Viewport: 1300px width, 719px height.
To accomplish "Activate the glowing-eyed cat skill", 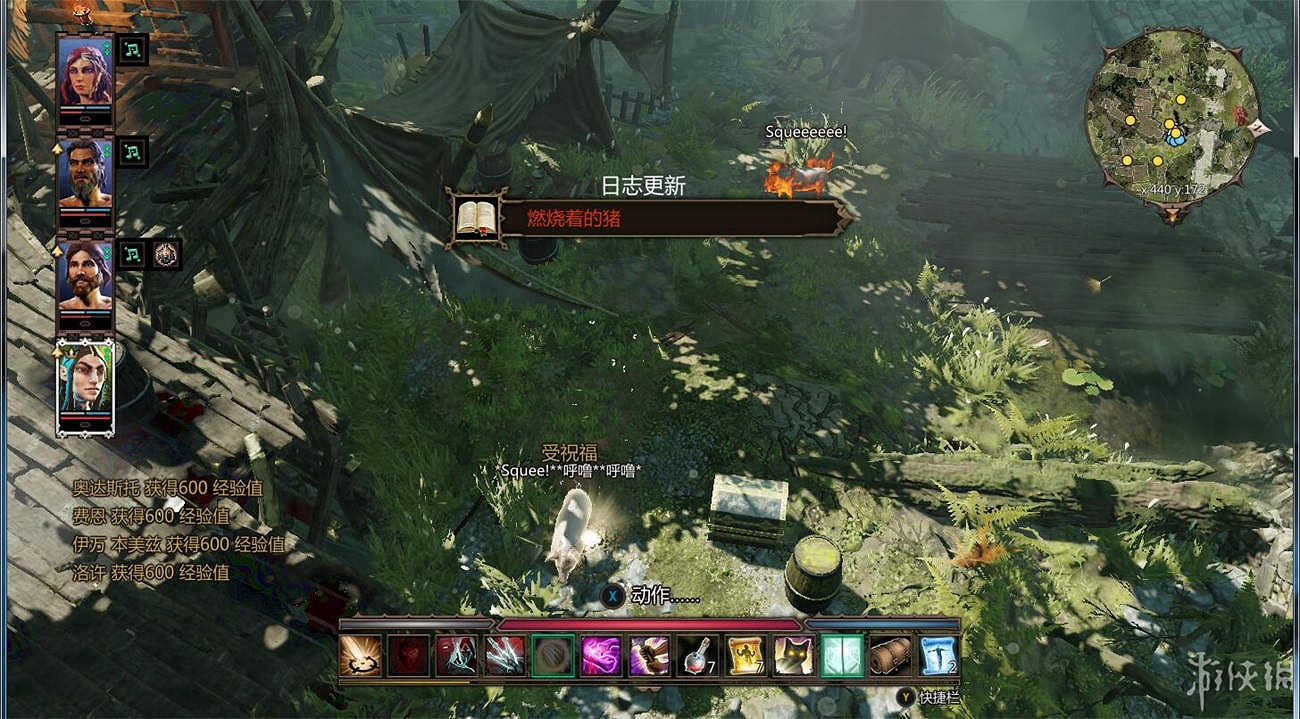I will pyautogui.click(x=793, y=656).
